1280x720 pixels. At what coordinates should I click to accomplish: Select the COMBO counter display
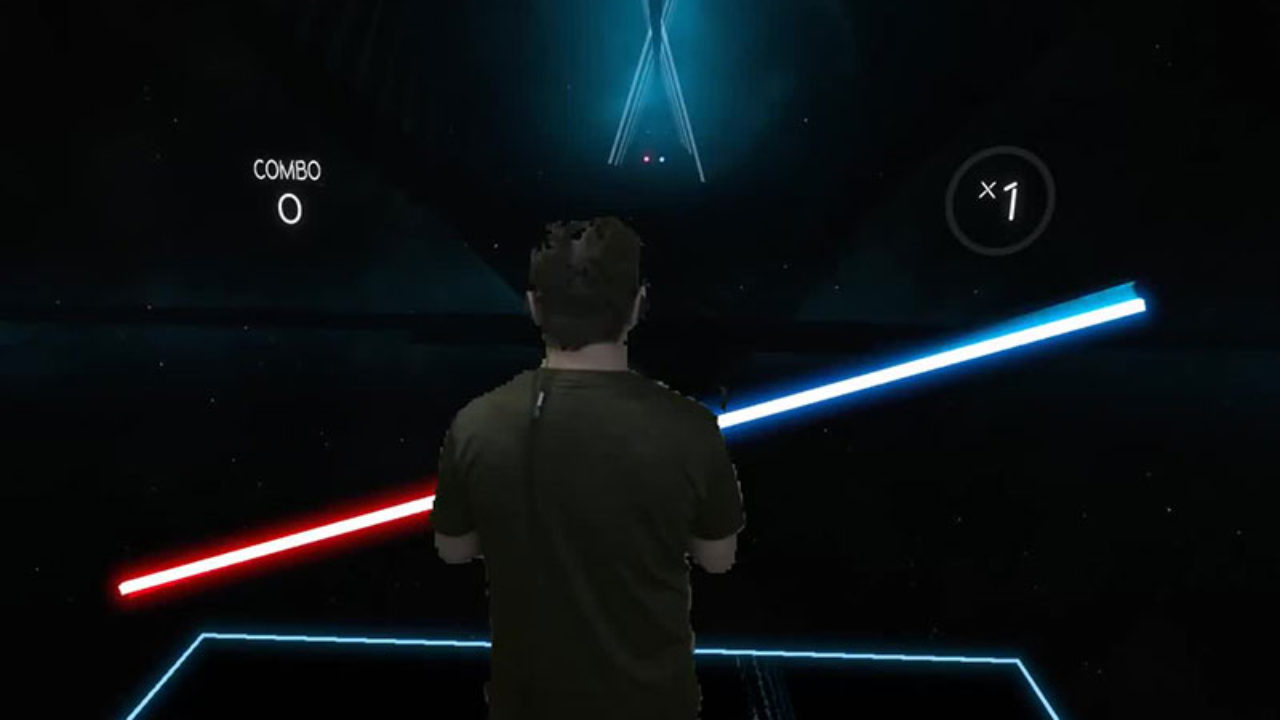coord(288,190)
